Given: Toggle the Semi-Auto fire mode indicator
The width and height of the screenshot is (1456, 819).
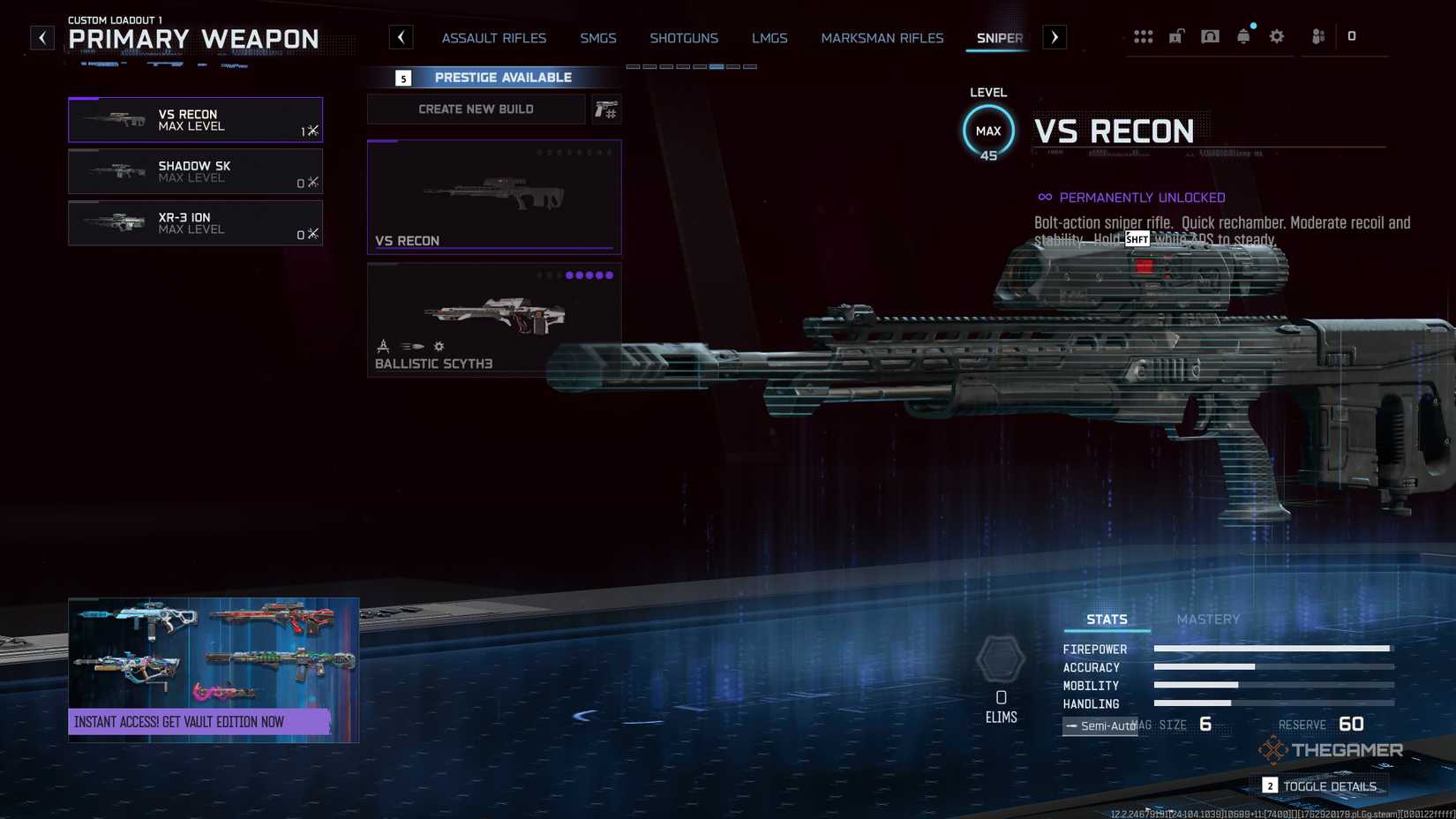Looking at the screenshot, I should (x=1099, y=725).
